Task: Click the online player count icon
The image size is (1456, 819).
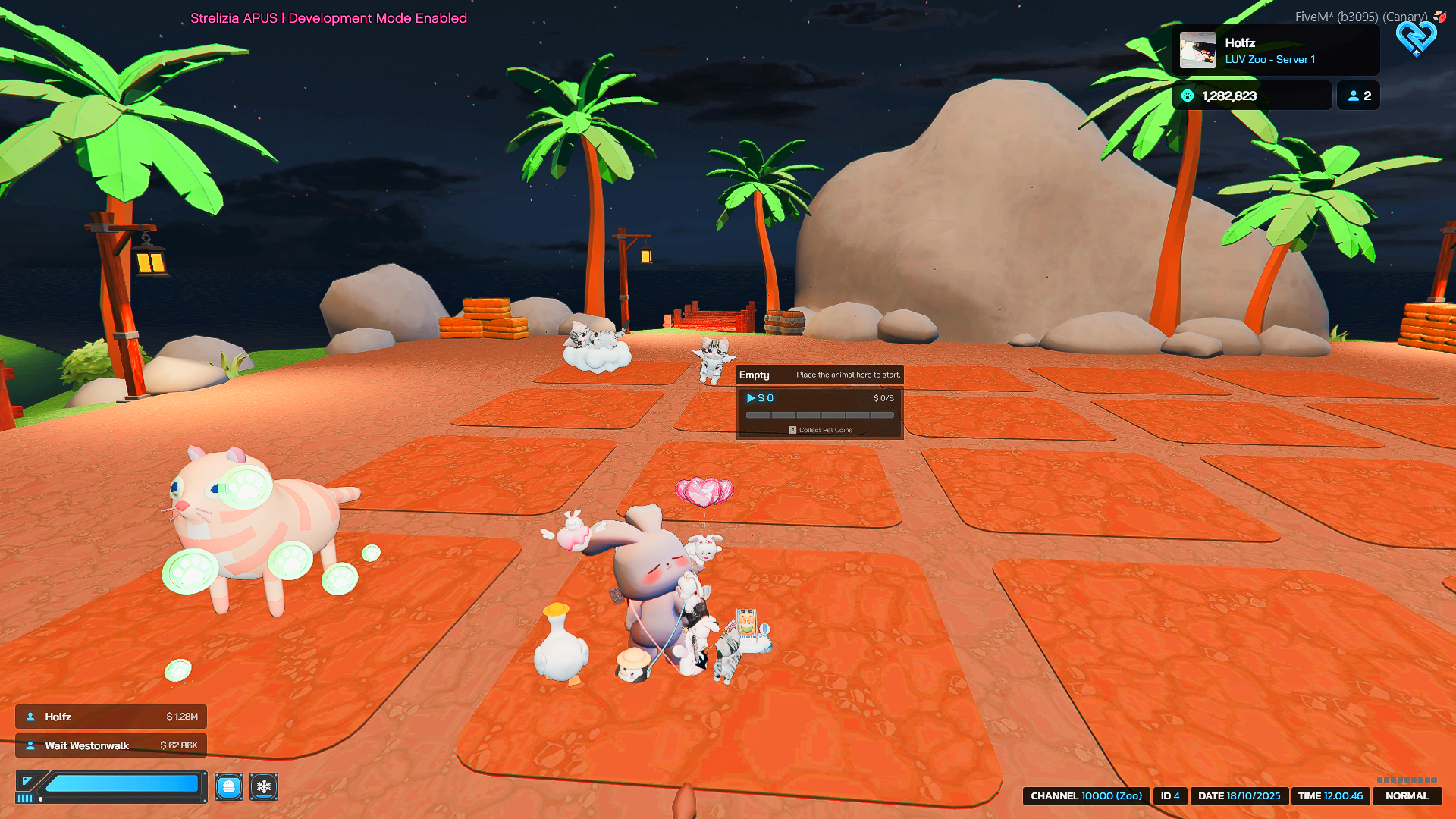Action: tap(1354, 96)
